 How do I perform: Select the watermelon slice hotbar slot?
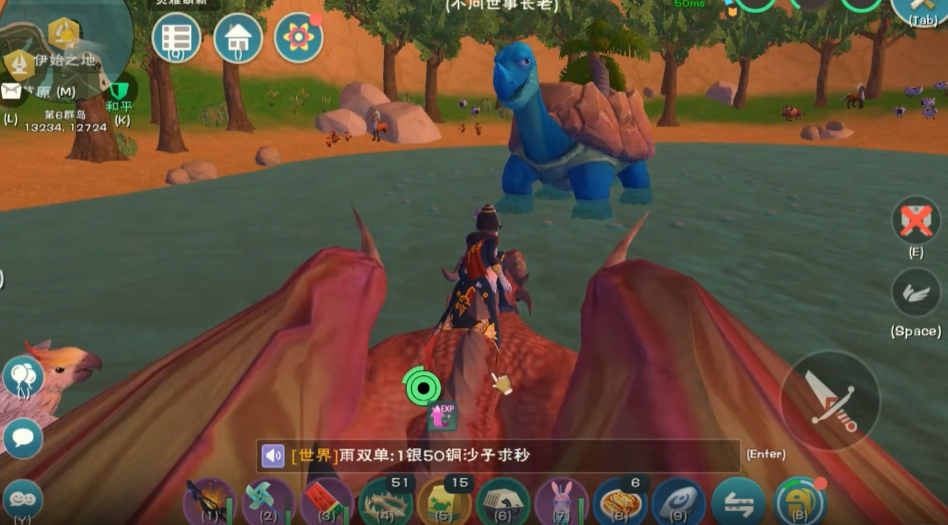[x=326, y=500]
